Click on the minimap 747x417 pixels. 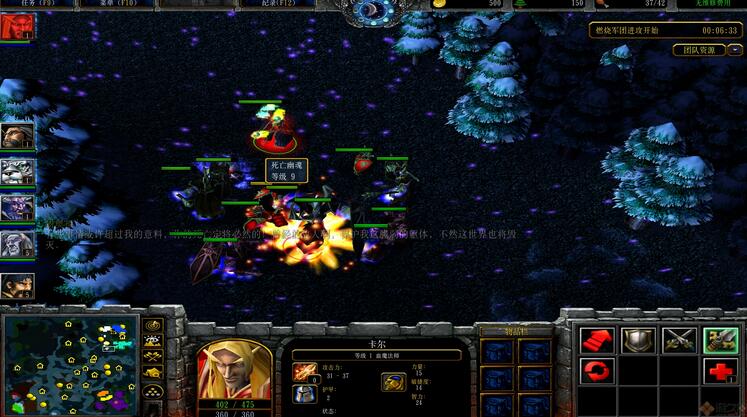point(69,362)
